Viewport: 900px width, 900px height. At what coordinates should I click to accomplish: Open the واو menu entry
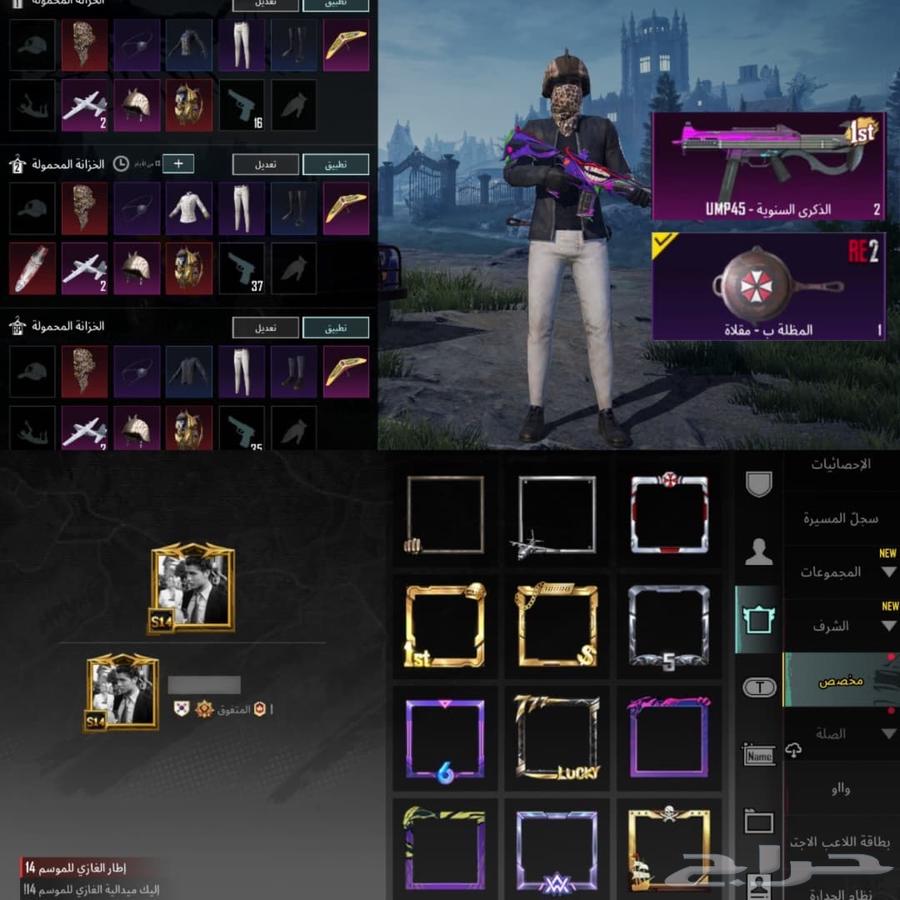pyautogui.click(x=838, y=789)
